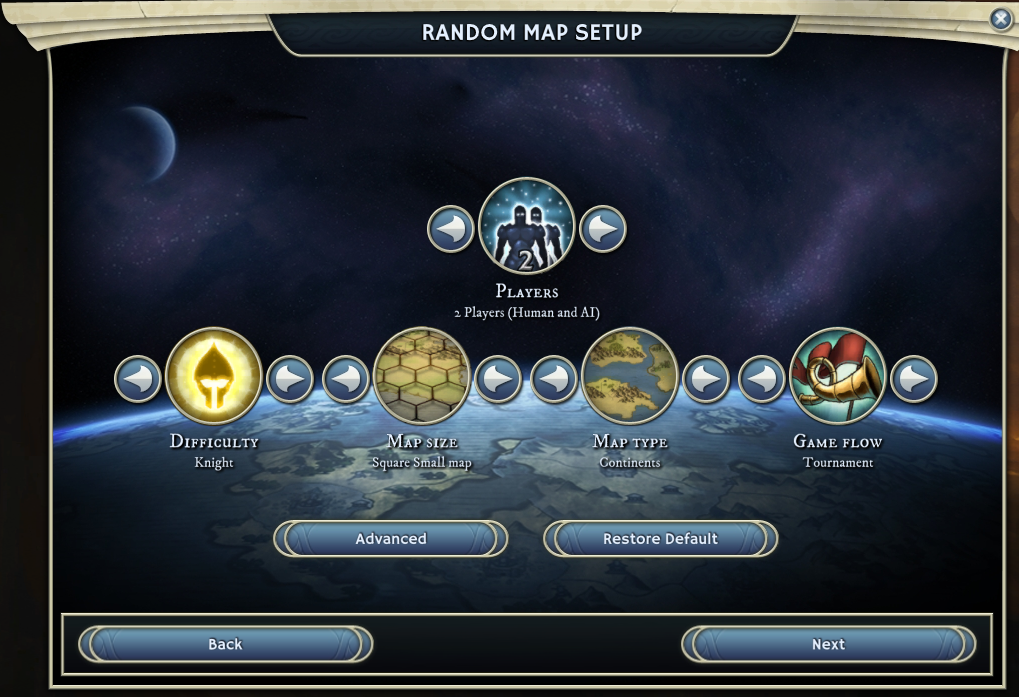The width and height of the screenshot is (1019, 697).
Task: Choose the next map size
Action: point(498,379)
